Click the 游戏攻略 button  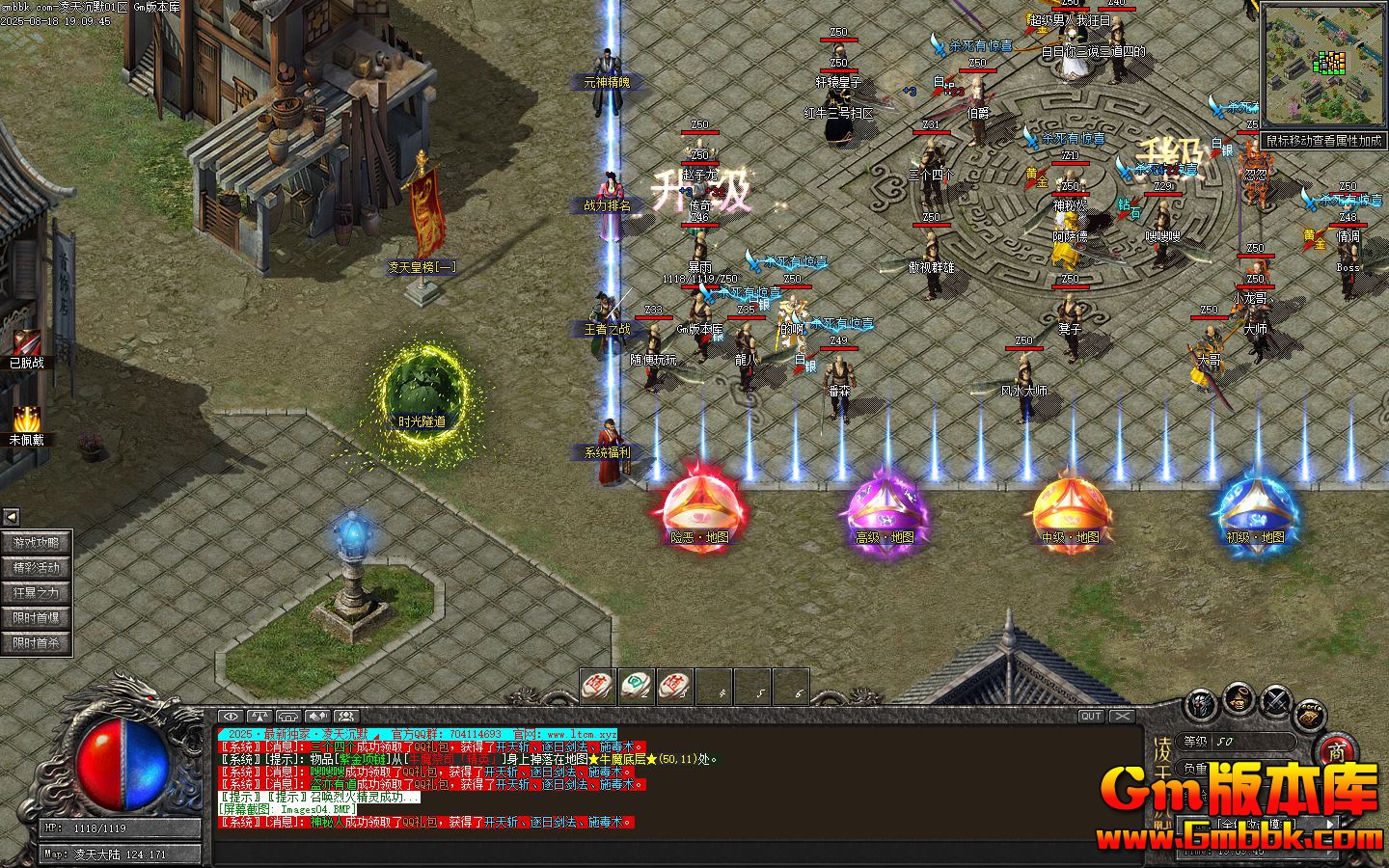click(x=36, y=543)
